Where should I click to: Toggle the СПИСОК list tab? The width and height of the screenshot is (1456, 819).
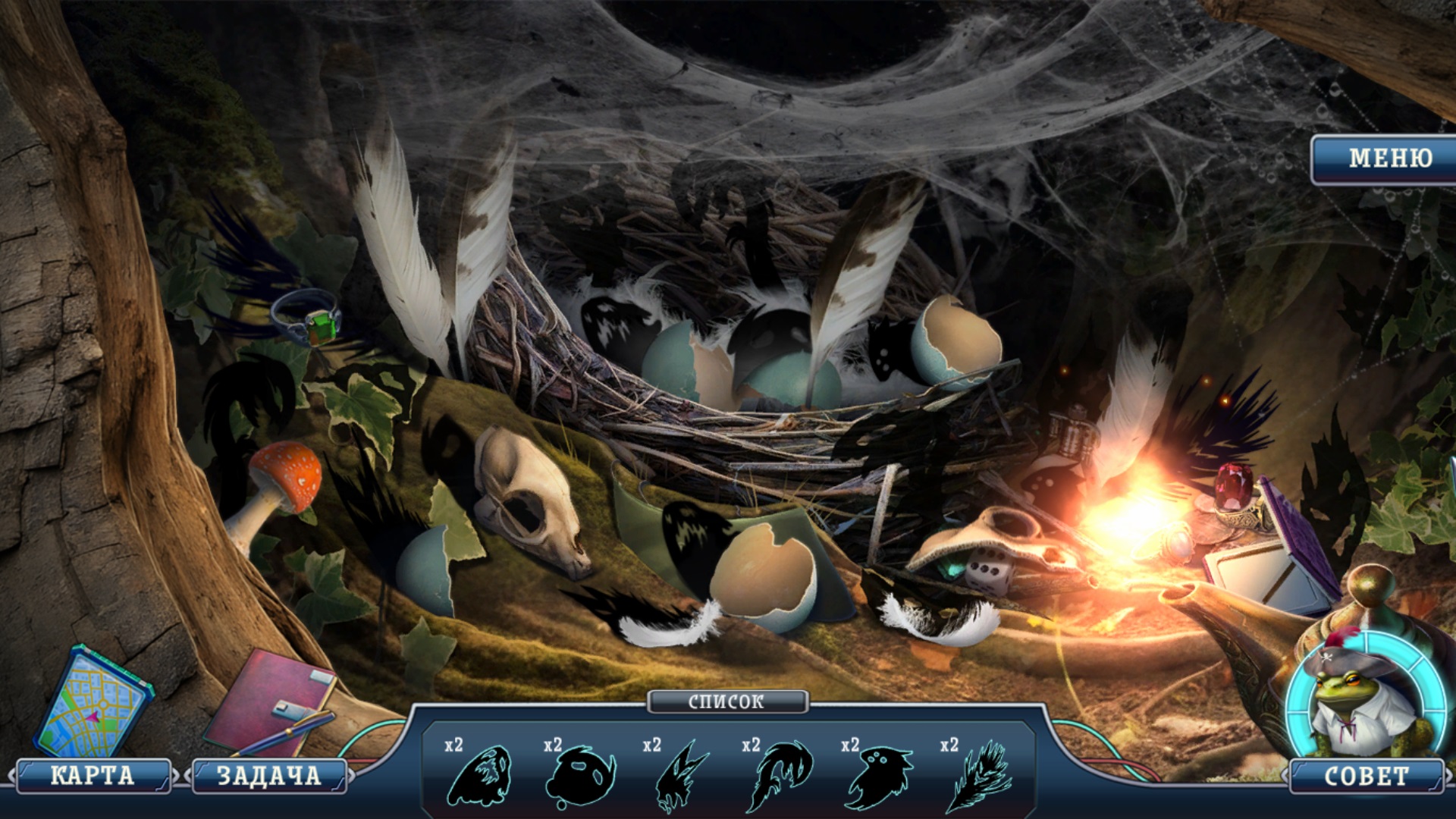(726, 701)
